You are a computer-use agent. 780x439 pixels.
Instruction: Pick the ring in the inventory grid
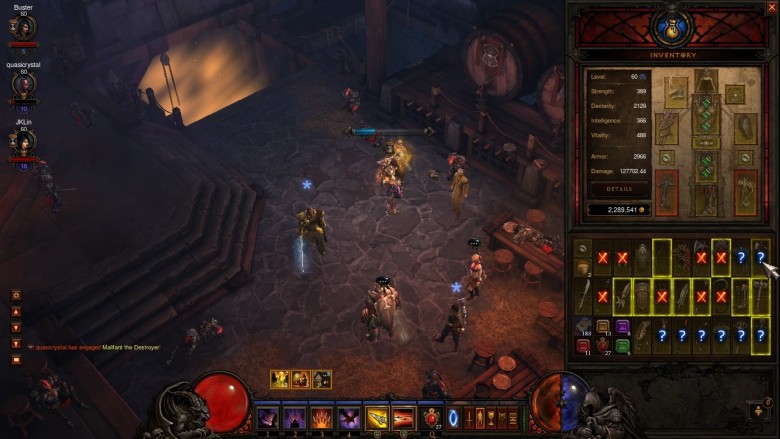click(x=582, y=248)
